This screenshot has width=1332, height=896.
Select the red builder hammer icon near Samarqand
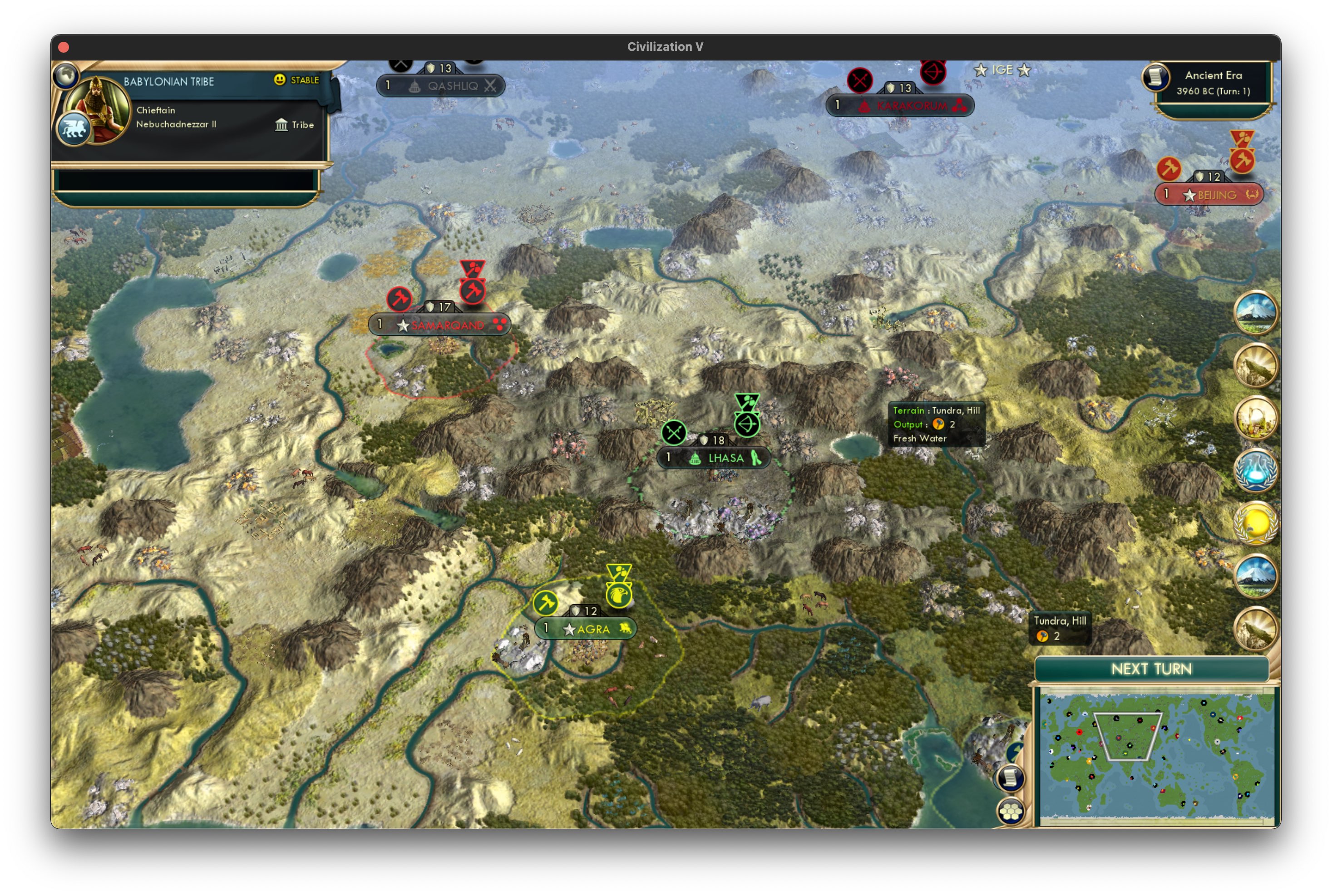click(399, 298)
